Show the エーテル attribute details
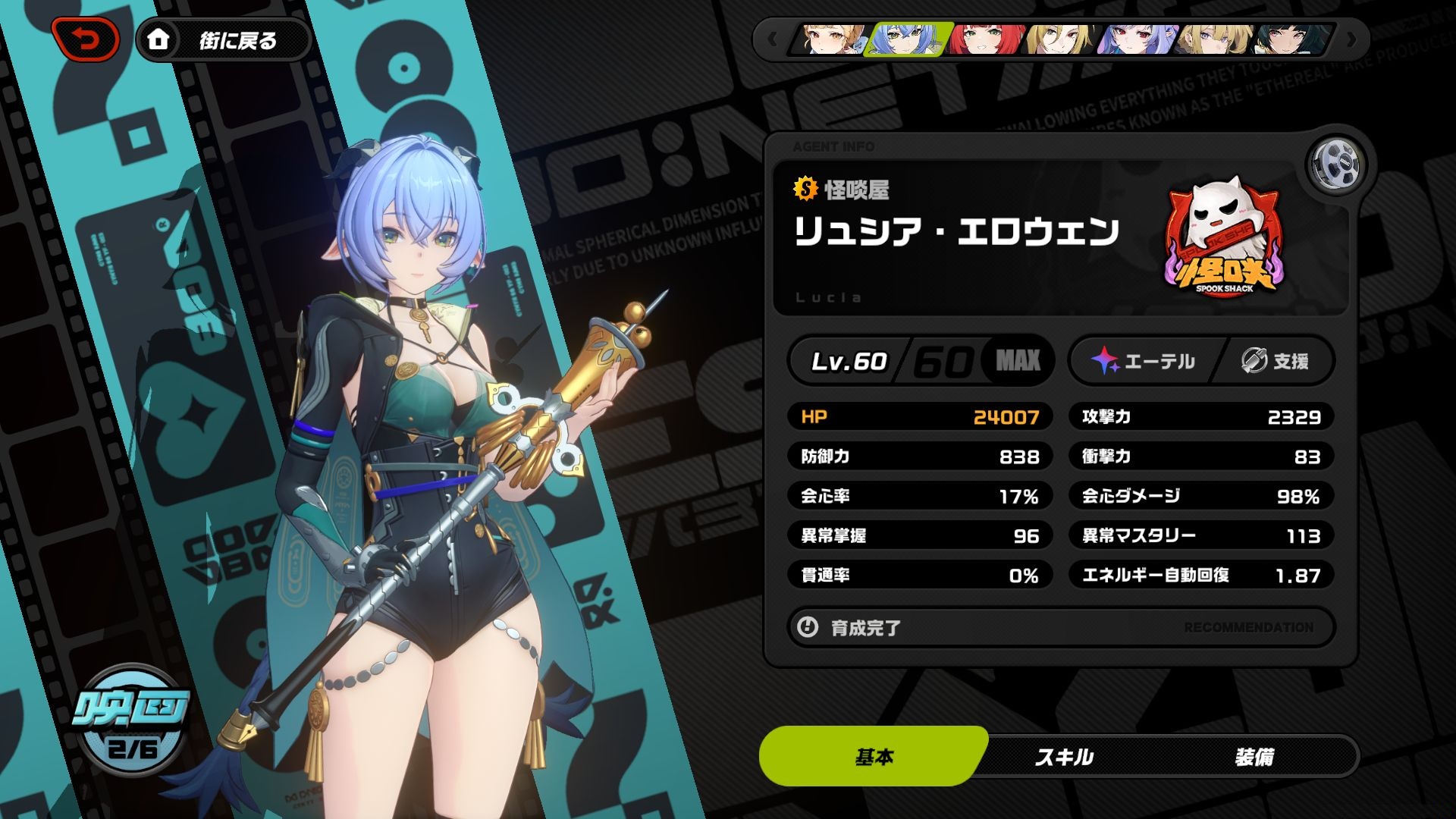The height and width of the screenshot is (819, 1456). tap(1144, 361)
